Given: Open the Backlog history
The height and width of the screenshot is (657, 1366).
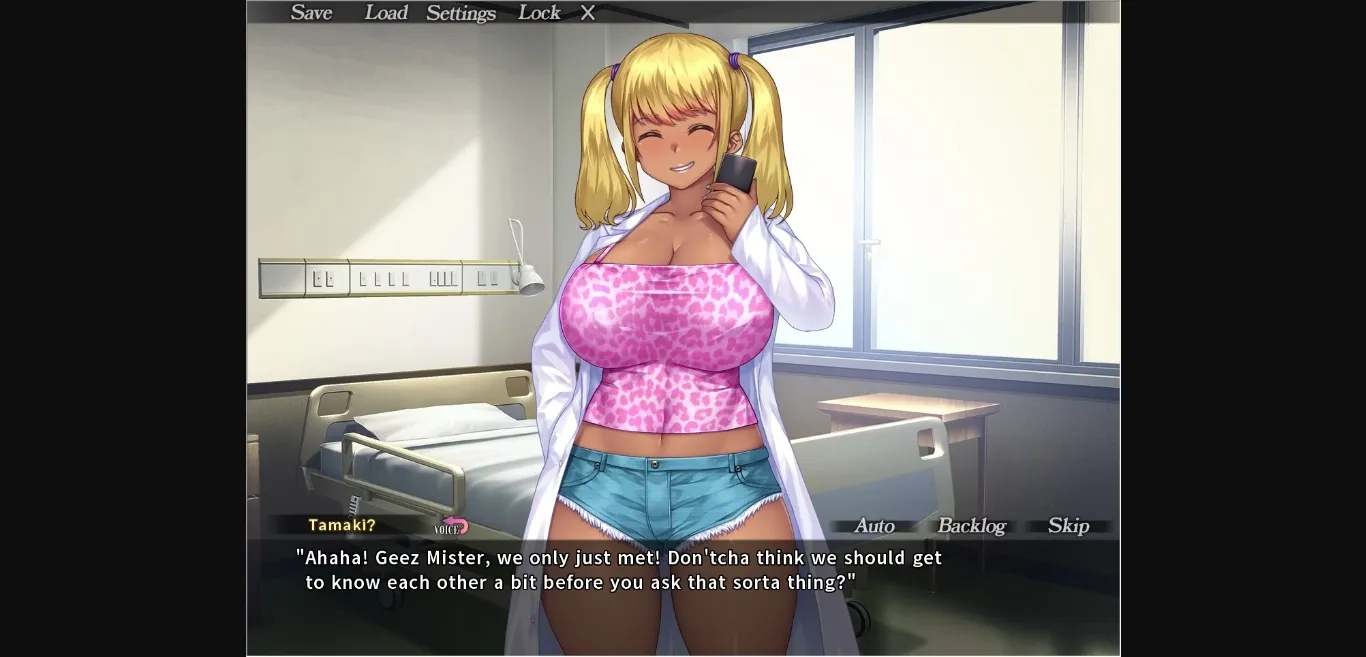Looking at the screenshot, I should [x=971, y=526].
